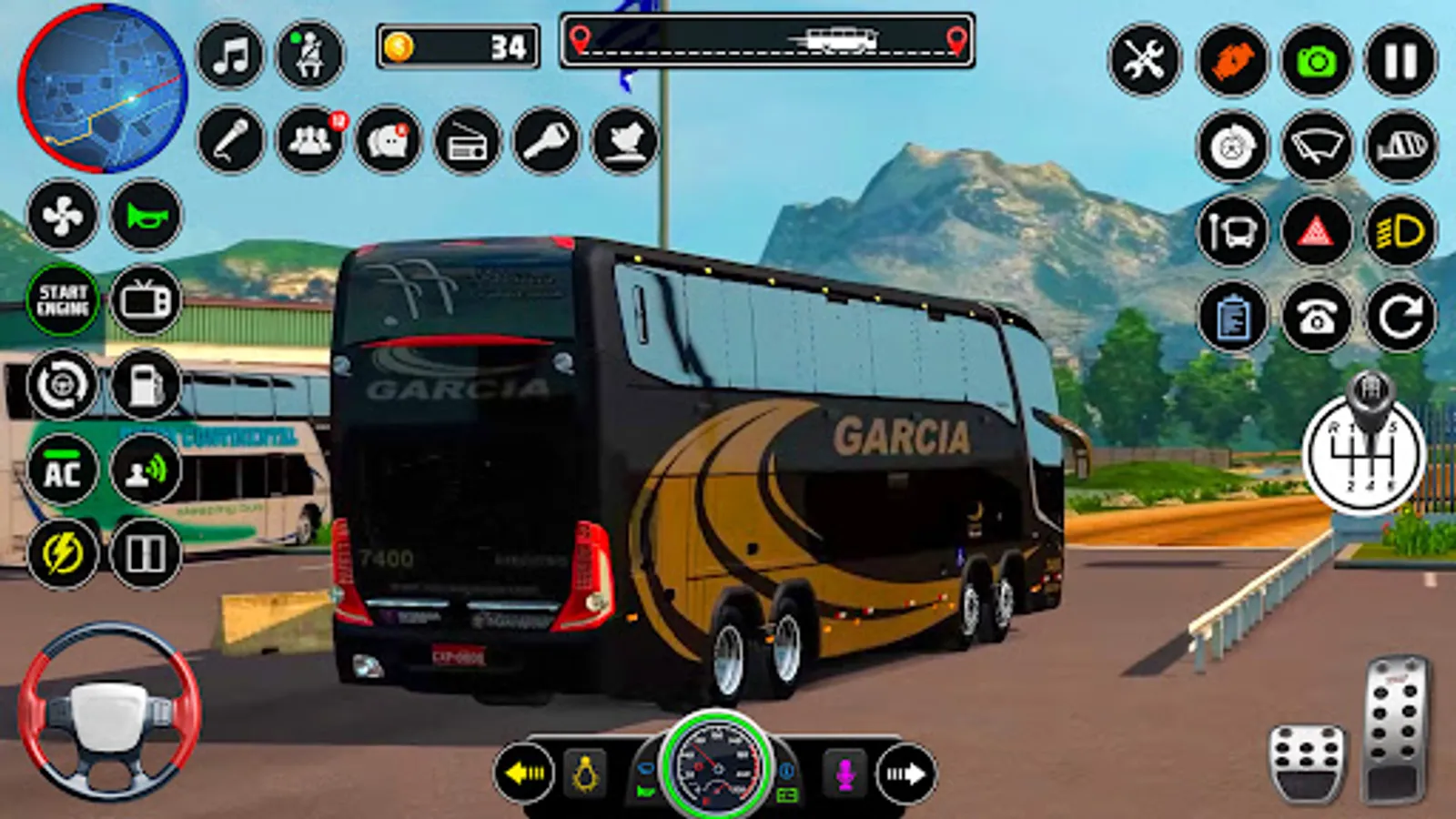Take a screenshot with the green camera

1316,61
